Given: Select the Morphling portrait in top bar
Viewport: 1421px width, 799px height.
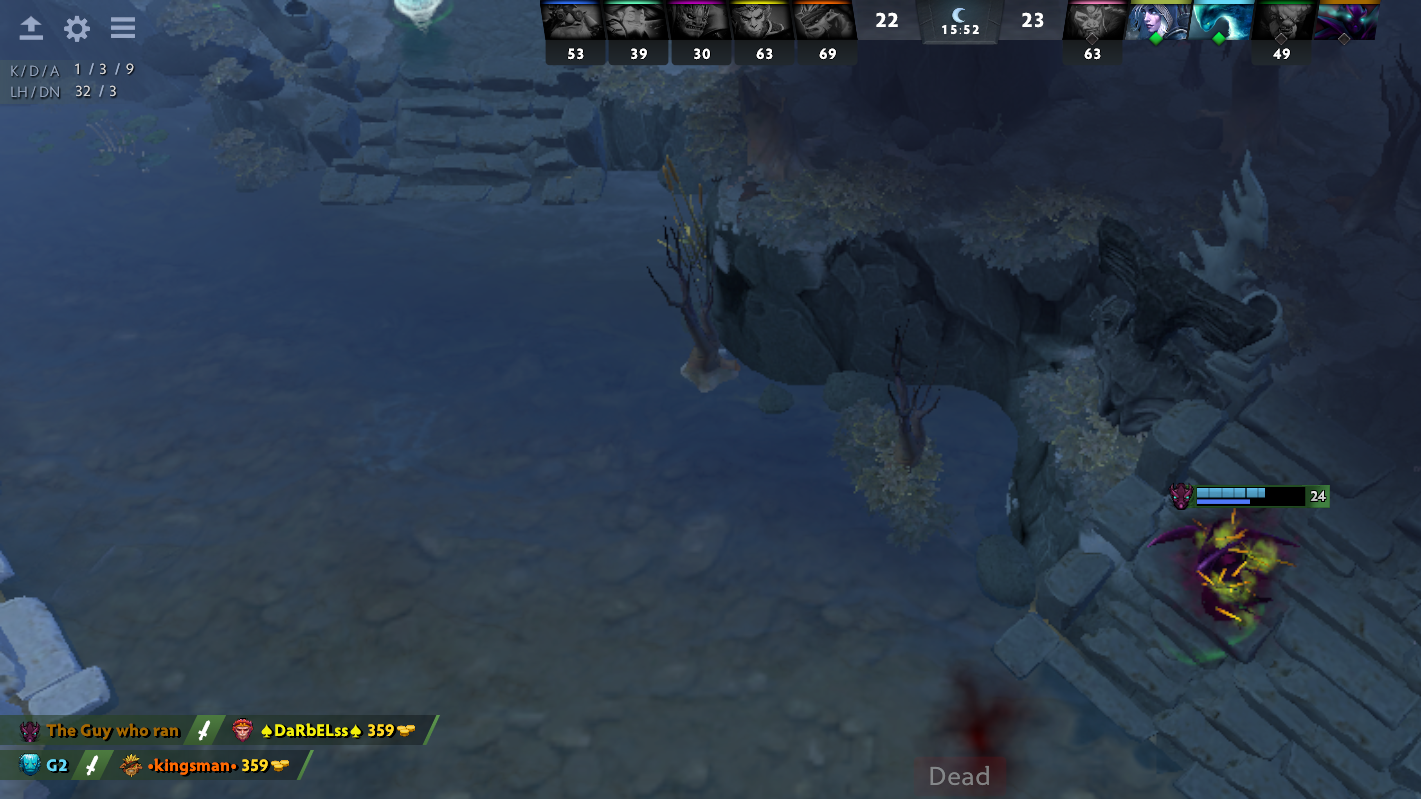Looking at the screenshot, I should tap(1220, 21).
